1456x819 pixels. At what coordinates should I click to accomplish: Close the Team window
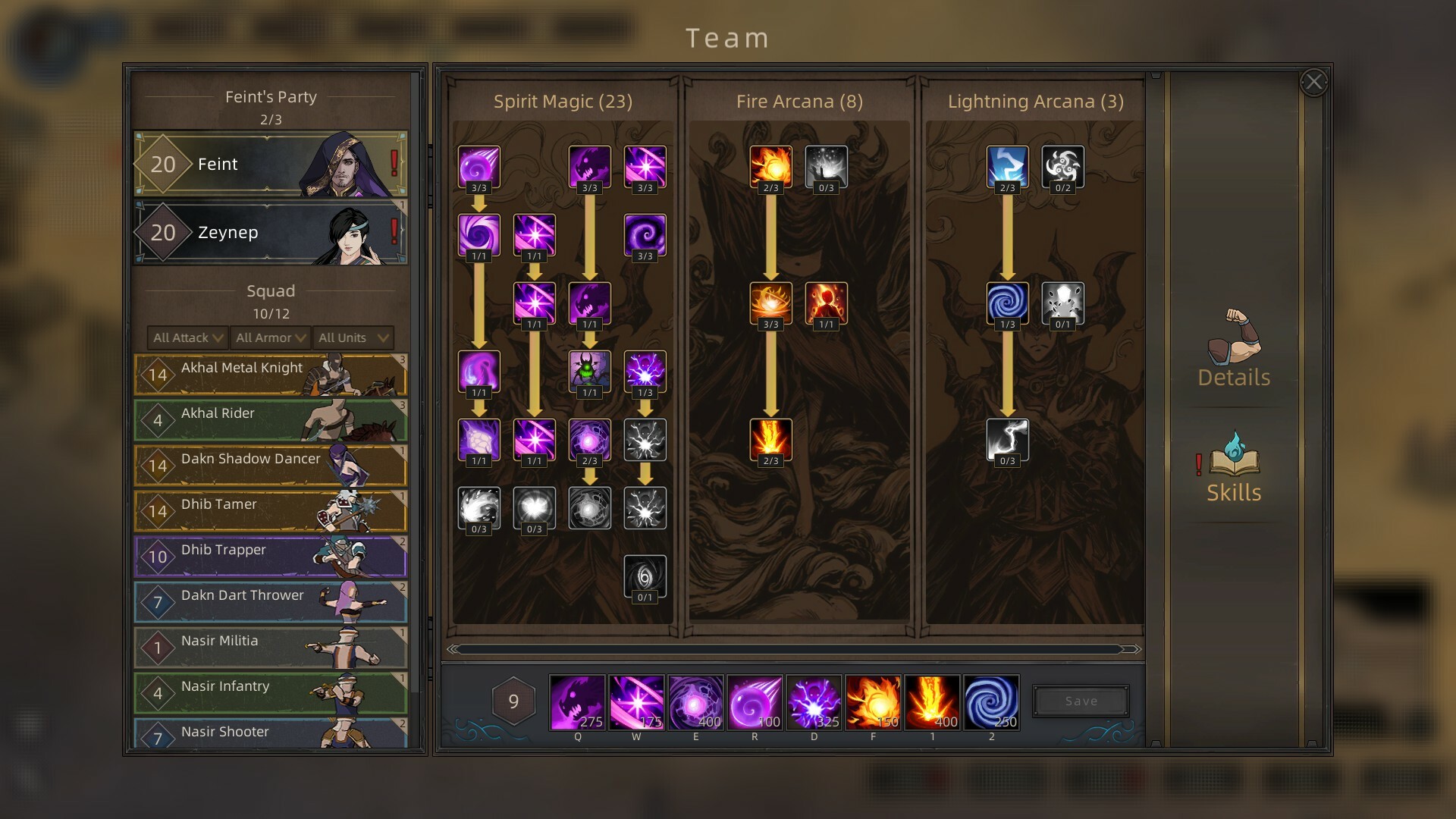coord(1313,82)
